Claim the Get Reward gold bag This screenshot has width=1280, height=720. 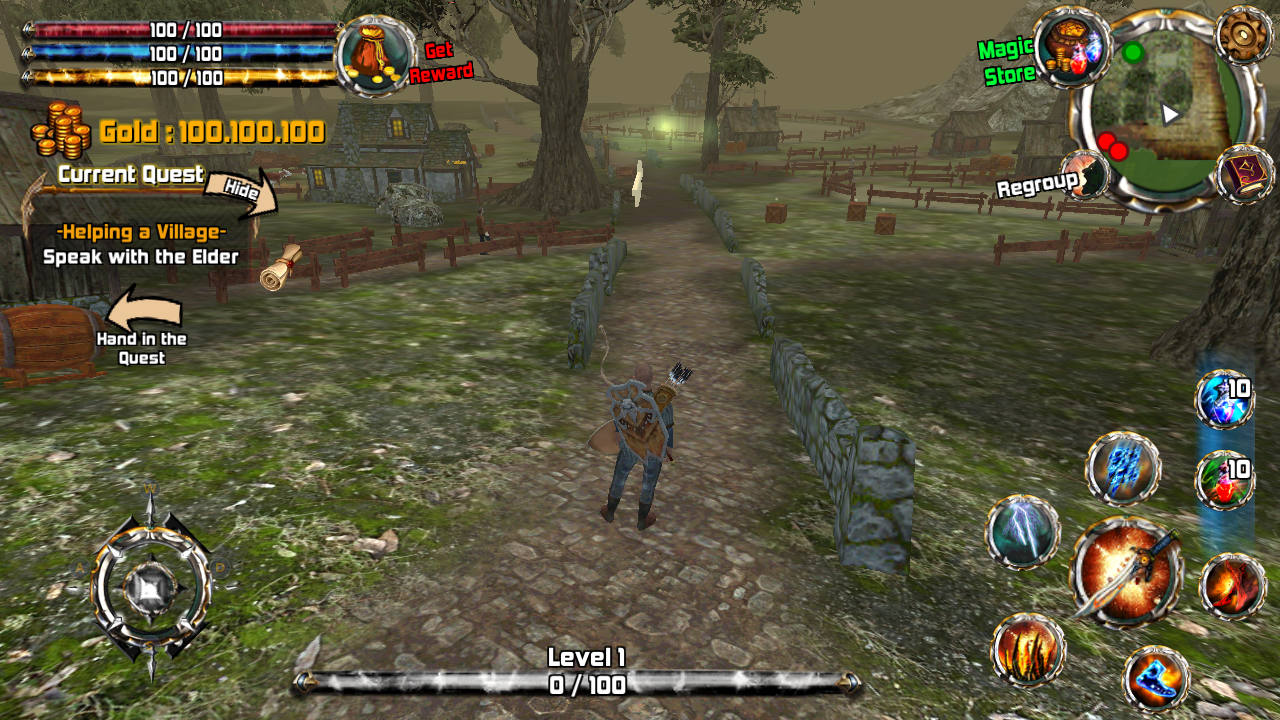point(376,55)
